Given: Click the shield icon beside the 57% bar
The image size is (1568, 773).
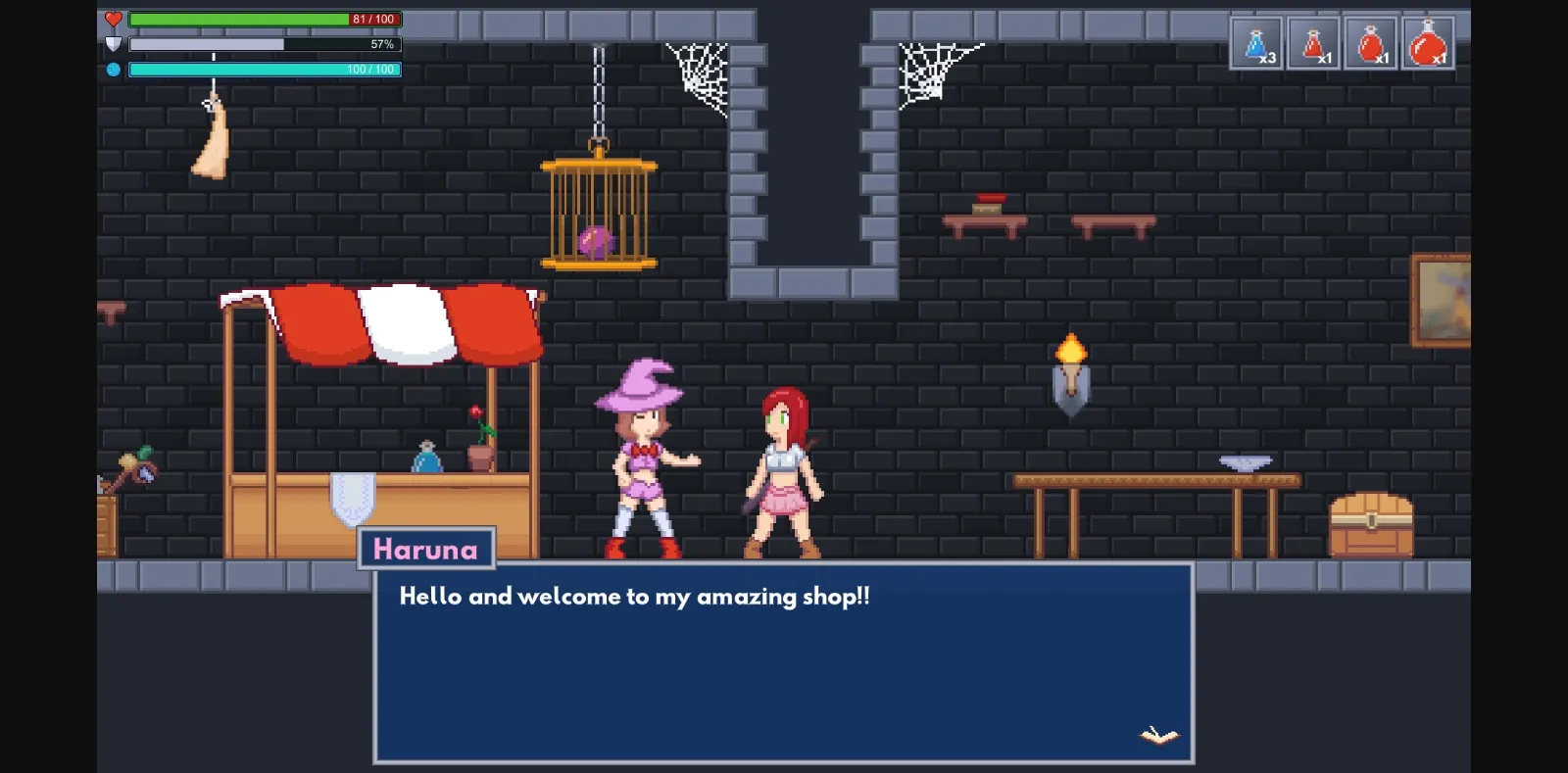Looking at the screenshot, I should (x=113, y=43).
